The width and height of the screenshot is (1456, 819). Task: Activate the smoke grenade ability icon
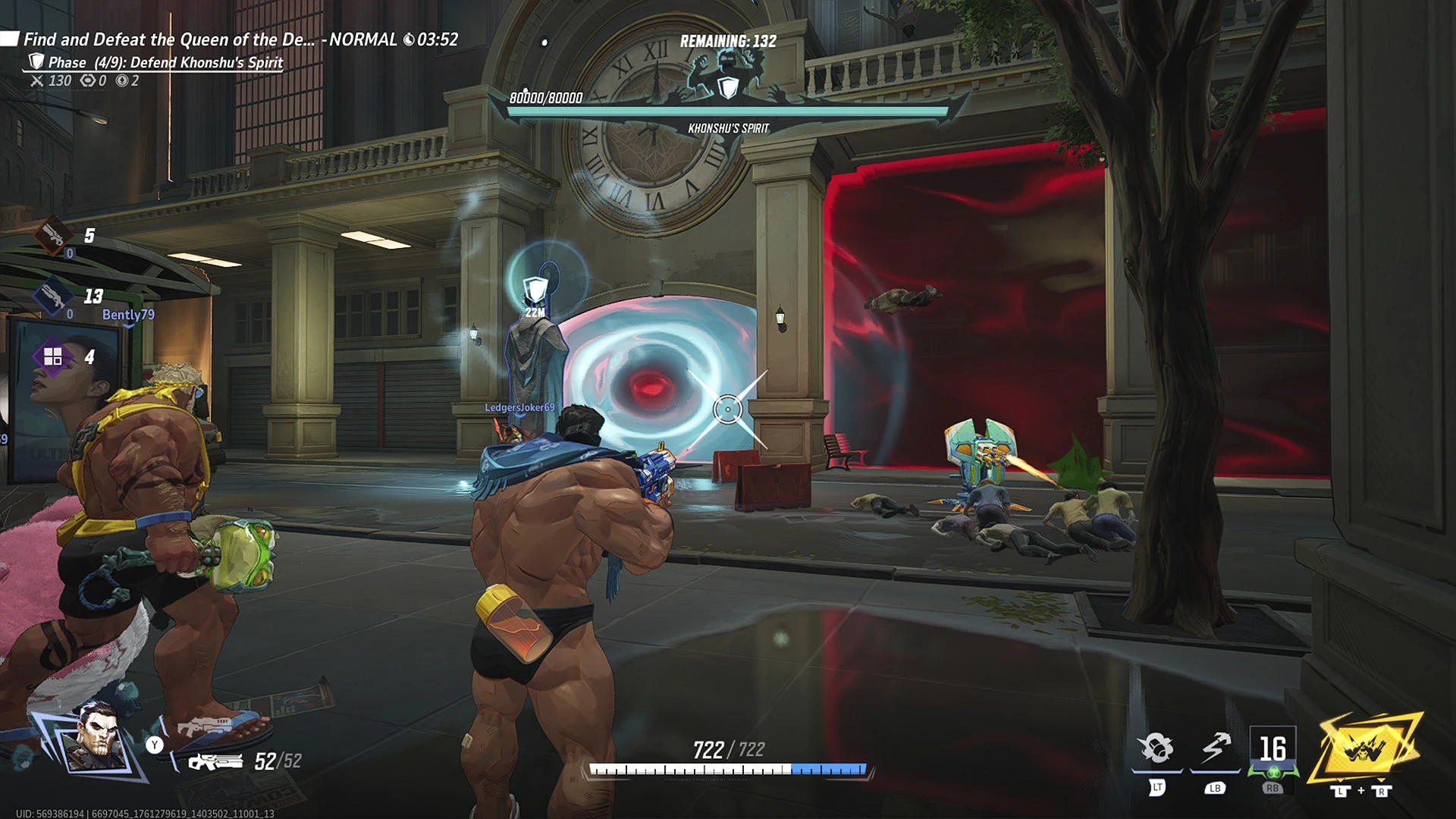(1156, 748)
